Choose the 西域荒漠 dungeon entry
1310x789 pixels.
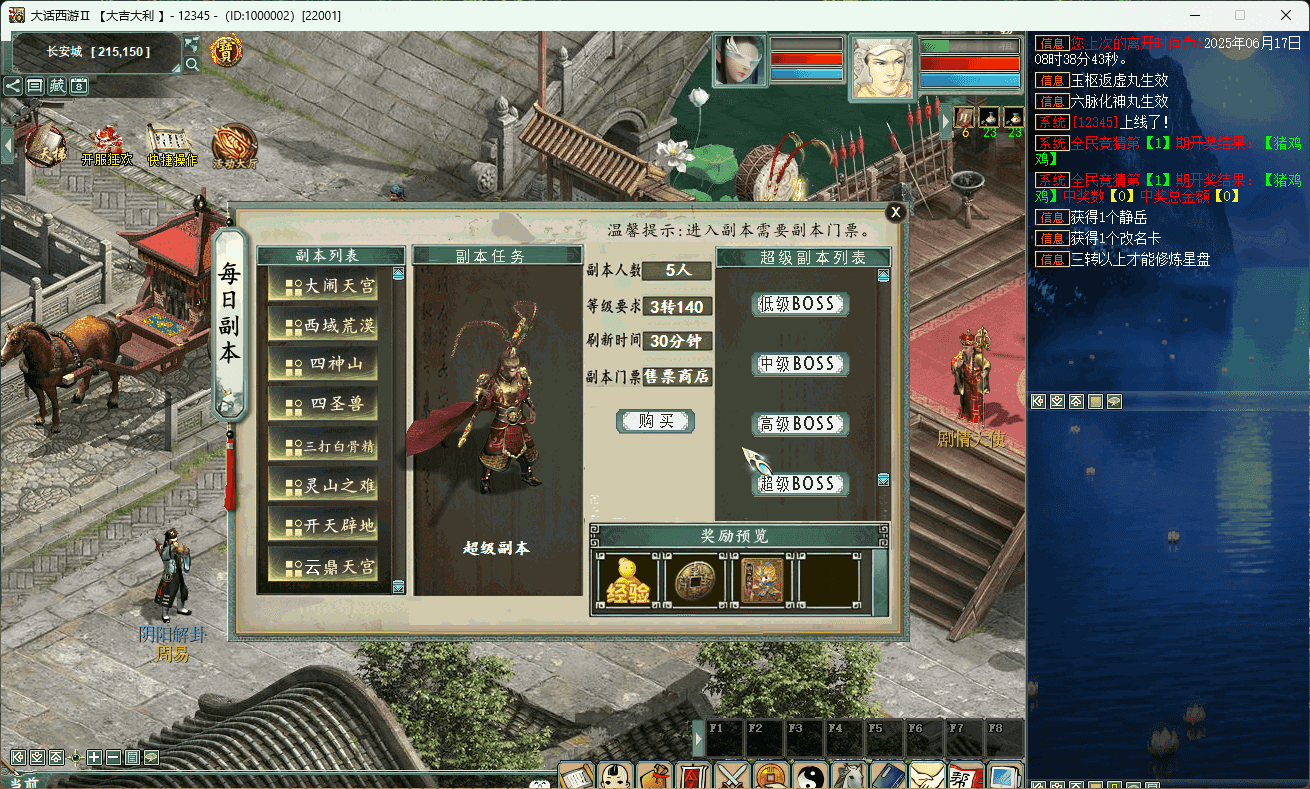tap(323, 326)
